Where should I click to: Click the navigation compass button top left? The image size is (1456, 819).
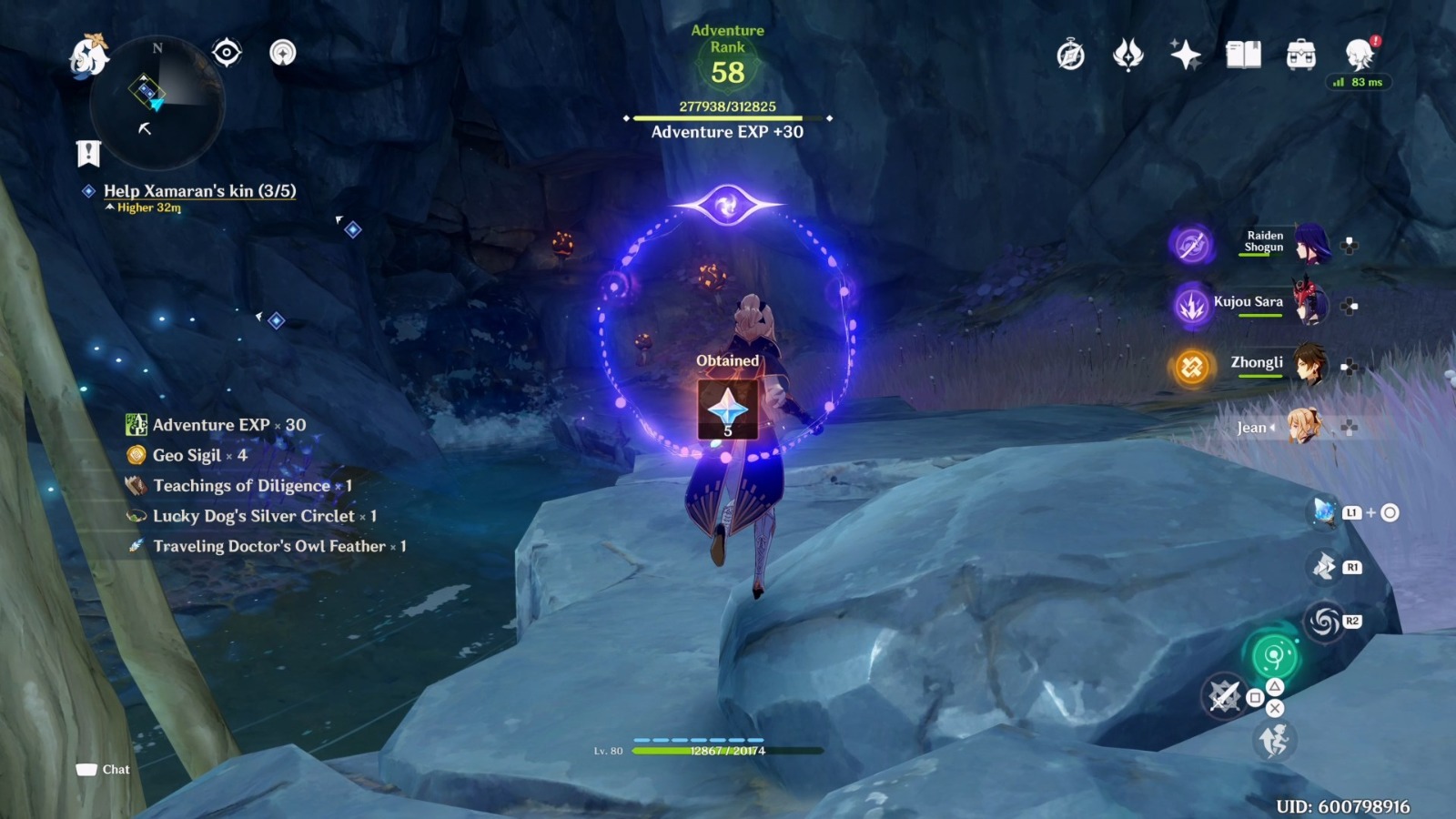pos(283,55)
